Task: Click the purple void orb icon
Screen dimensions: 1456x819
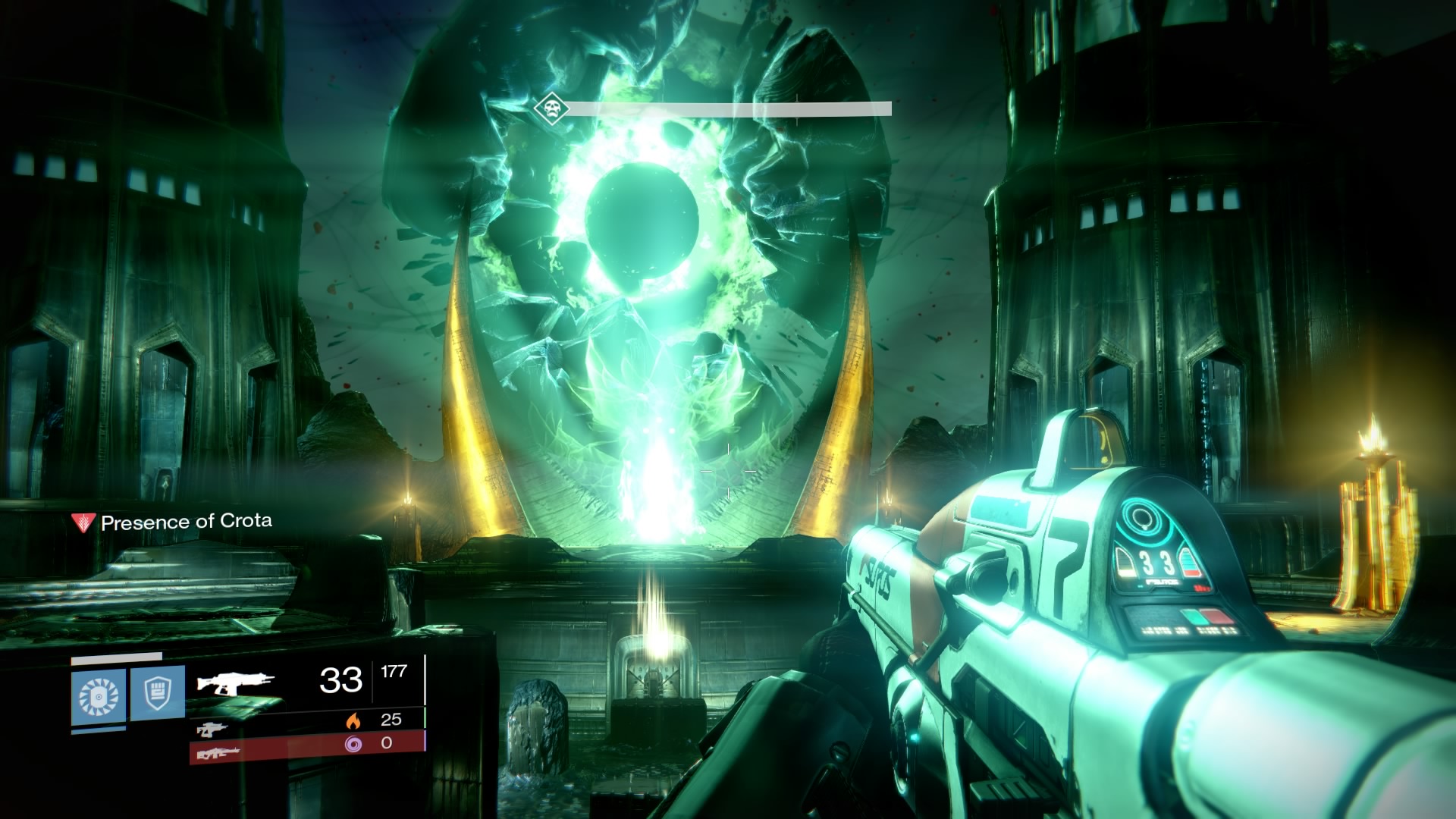Action: click(353, 745)
